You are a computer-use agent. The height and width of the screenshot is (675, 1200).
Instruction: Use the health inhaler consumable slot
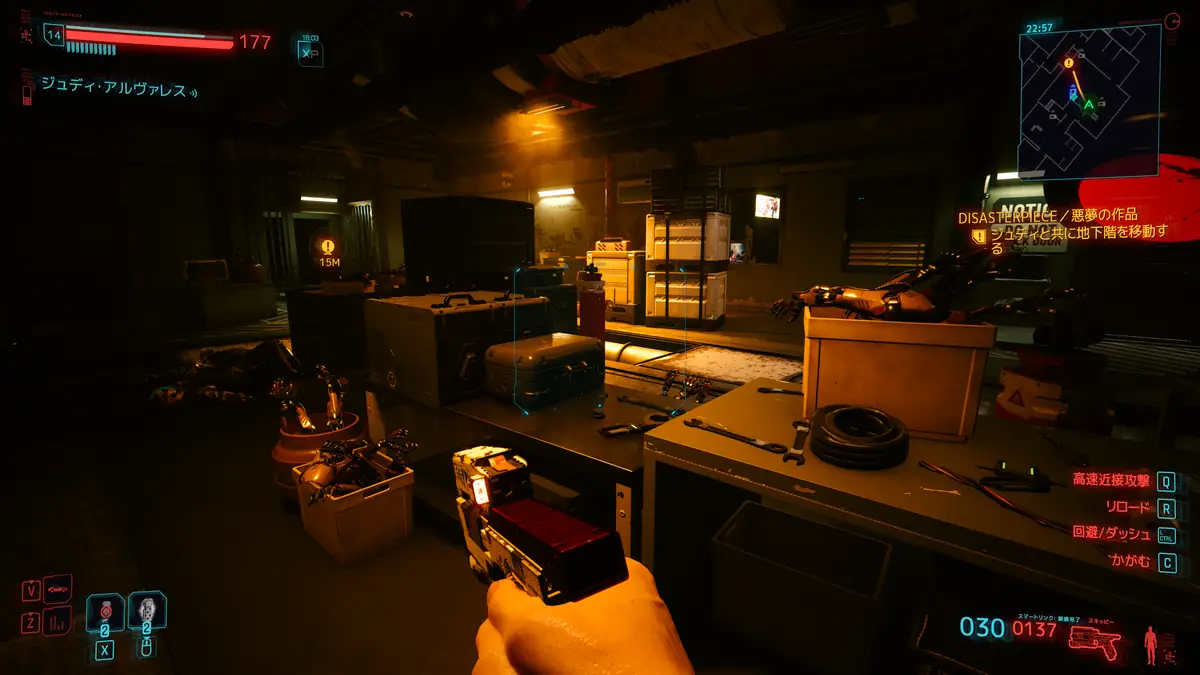click(105, 612)
